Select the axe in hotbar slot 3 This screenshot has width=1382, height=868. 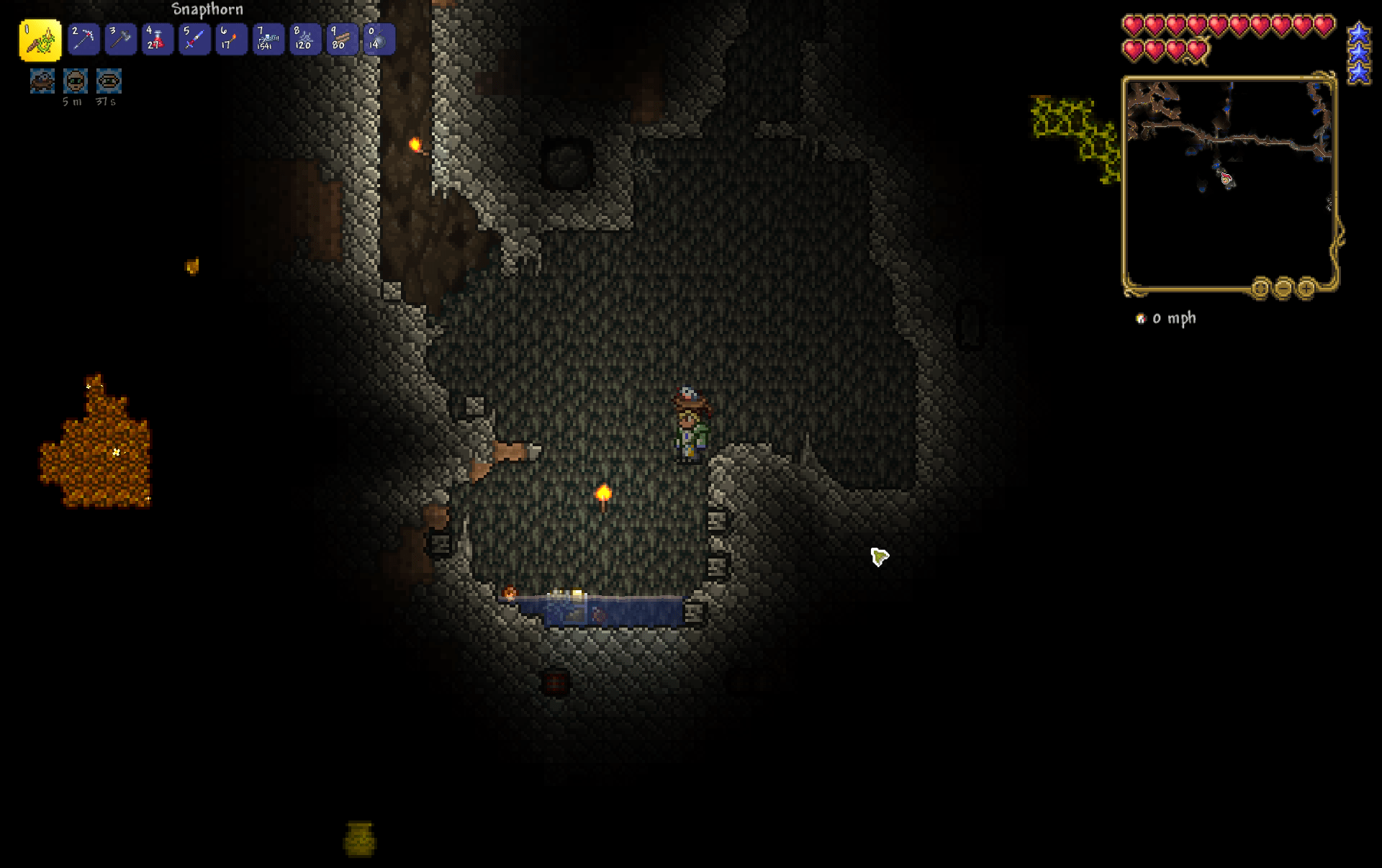[x=120, y=40]
